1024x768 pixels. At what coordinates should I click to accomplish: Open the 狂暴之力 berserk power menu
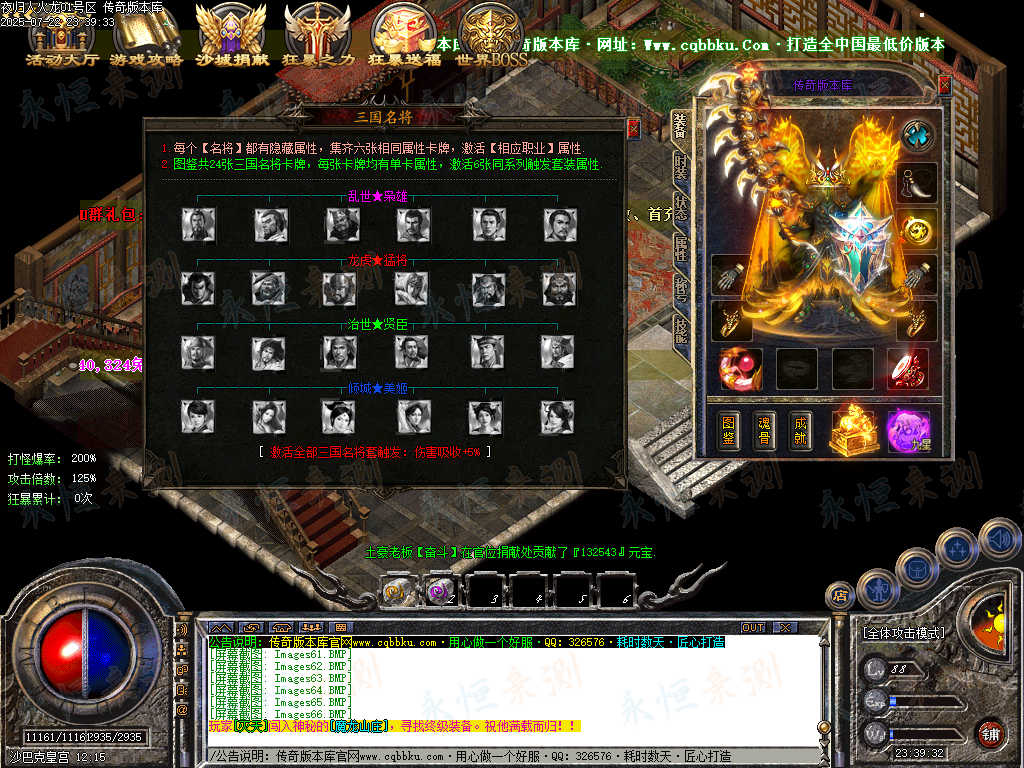tap(319, 36)
